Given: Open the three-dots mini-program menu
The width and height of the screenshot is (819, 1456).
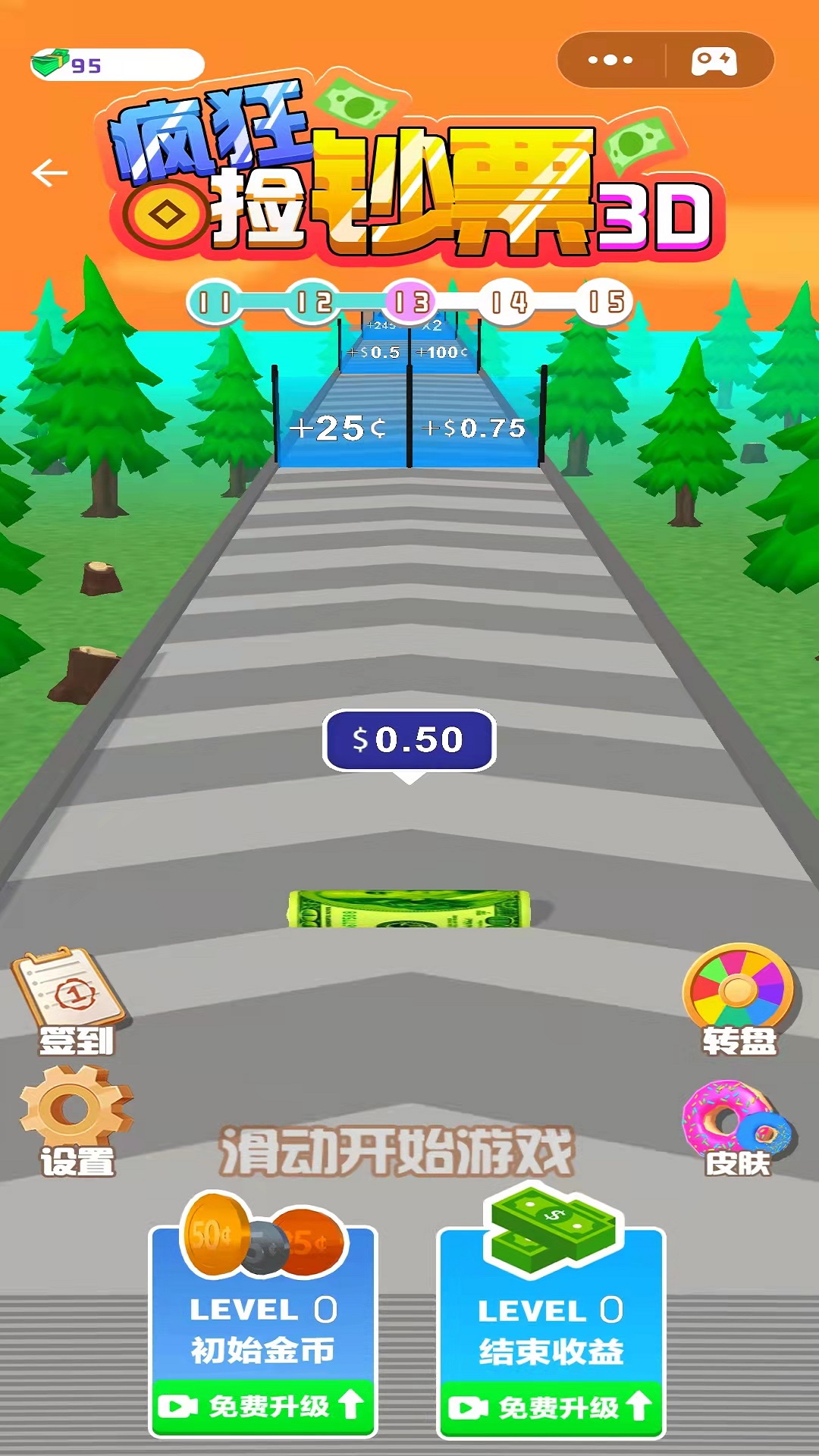Looking at the screenshot, I should pyautogui.click(x=610, y=60).
